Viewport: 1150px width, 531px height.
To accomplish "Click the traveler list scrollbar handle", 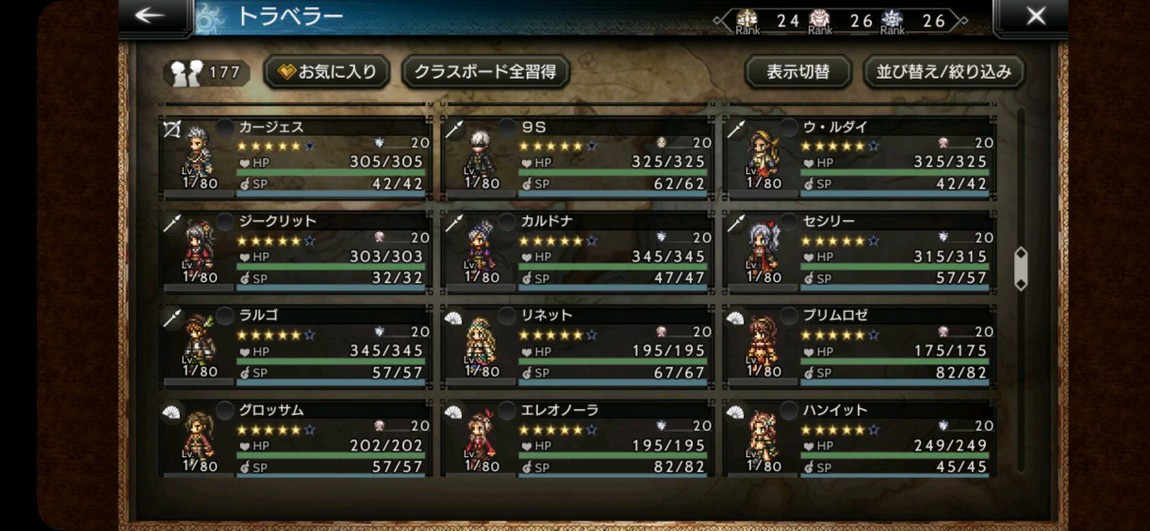I will coord(1020,268).
